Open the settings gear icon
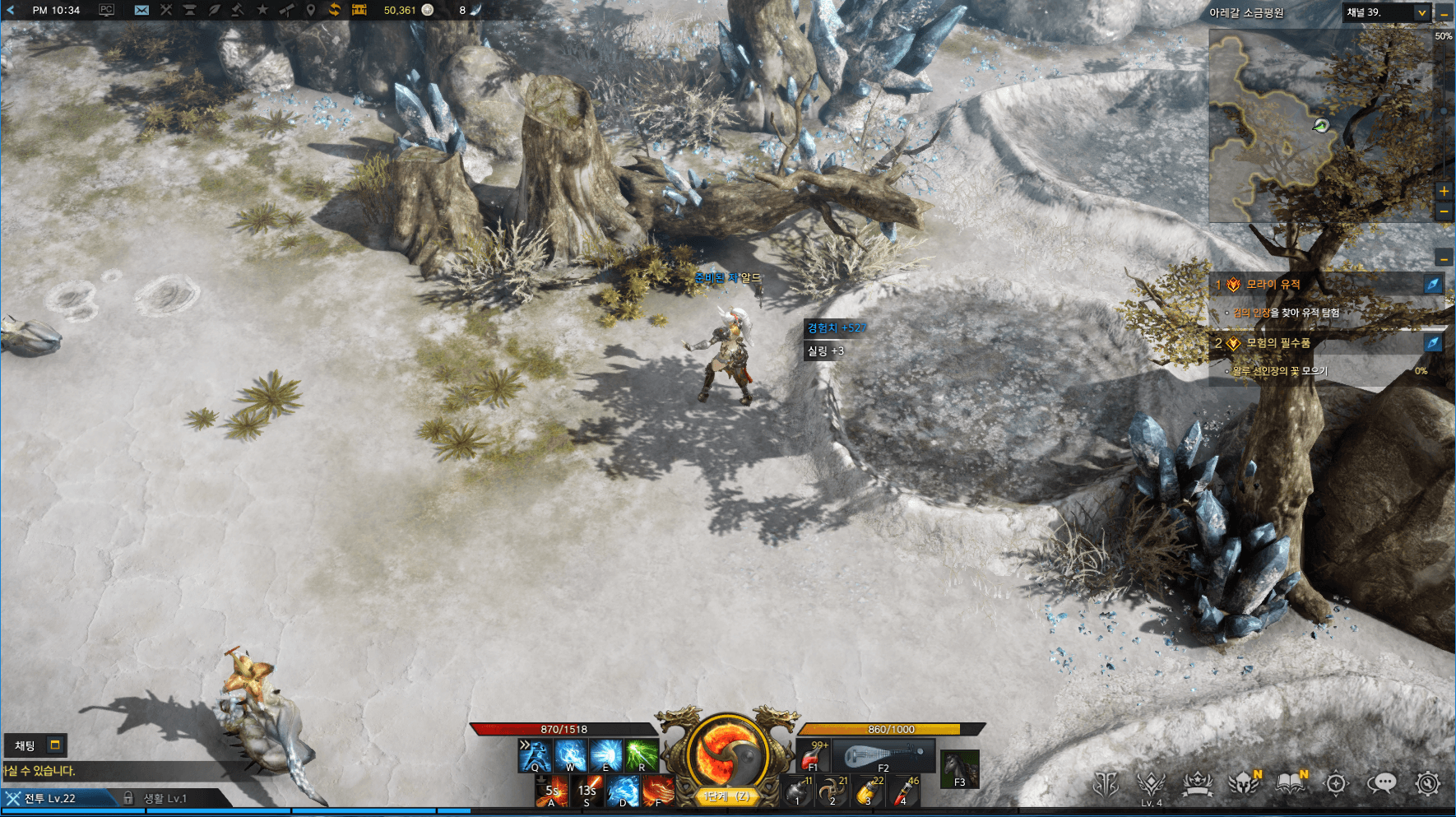Viewport: 1456px width, 817px height. (x=1428, y=783)
